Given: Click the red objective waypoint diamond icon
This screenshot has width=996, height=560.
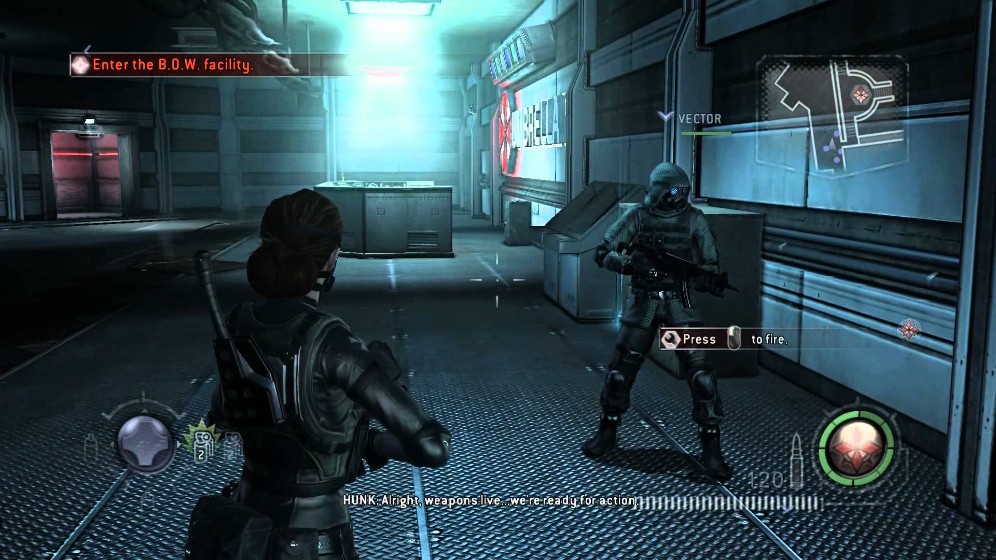Looking at the screenshot, I should (x=909, y=328).
